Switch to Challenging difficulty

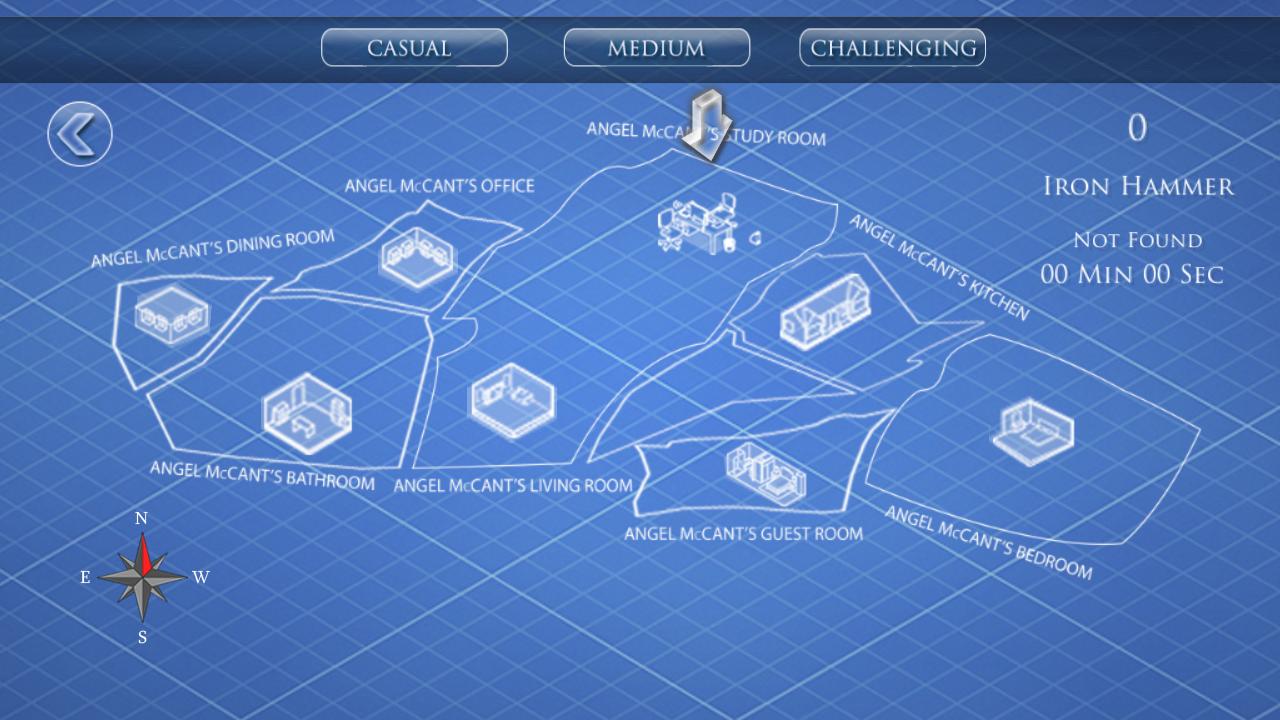pyautogui.click(x=891, y=46)
